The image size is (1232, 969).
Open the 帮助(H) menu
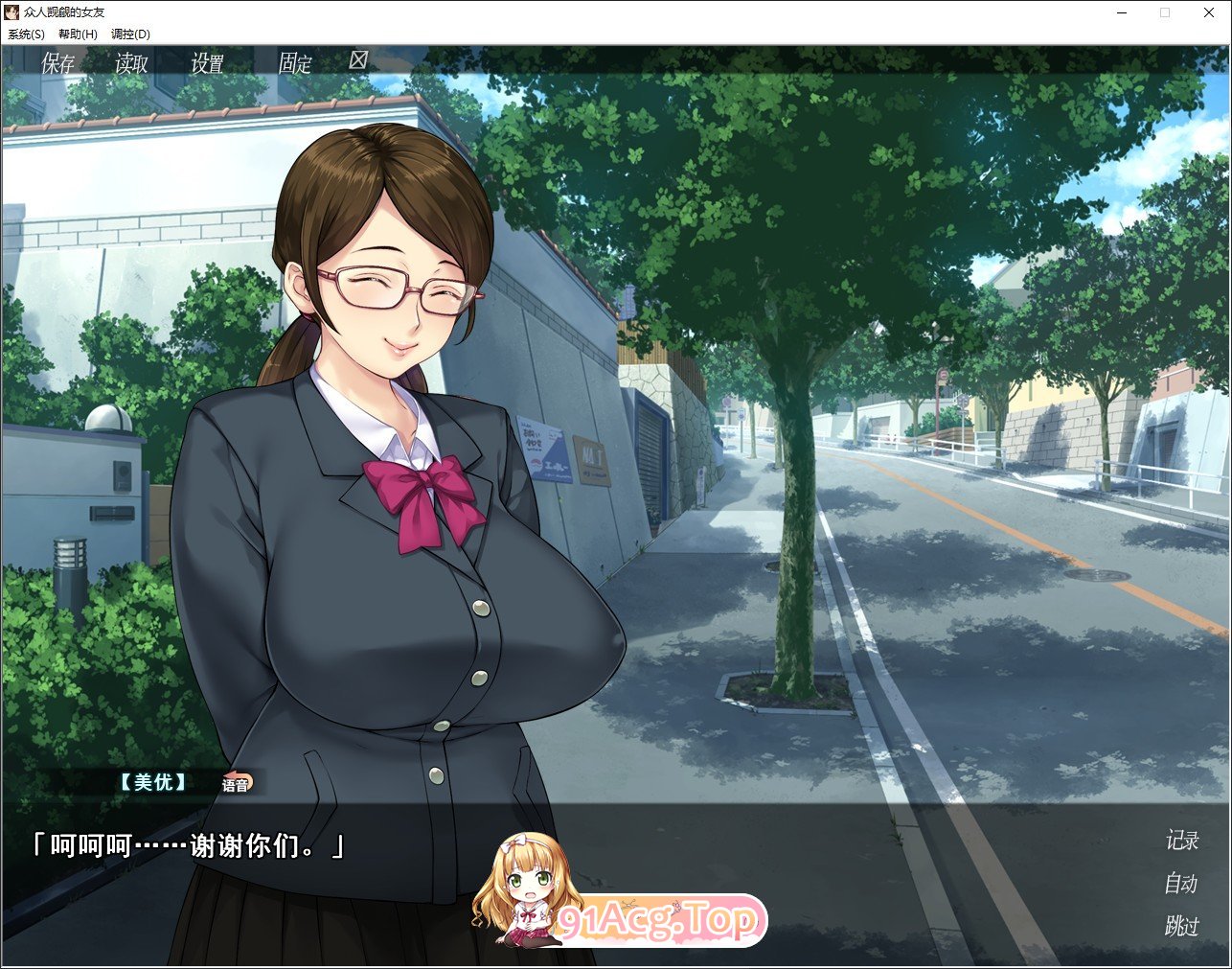click(78, 34)
